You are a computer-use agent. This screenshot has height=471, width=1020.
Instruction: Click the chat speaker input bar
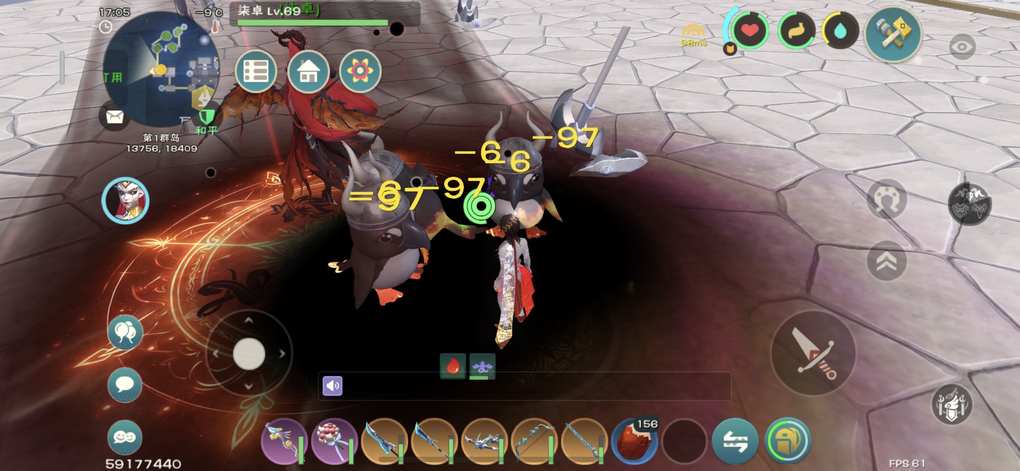tap(525, 386)
